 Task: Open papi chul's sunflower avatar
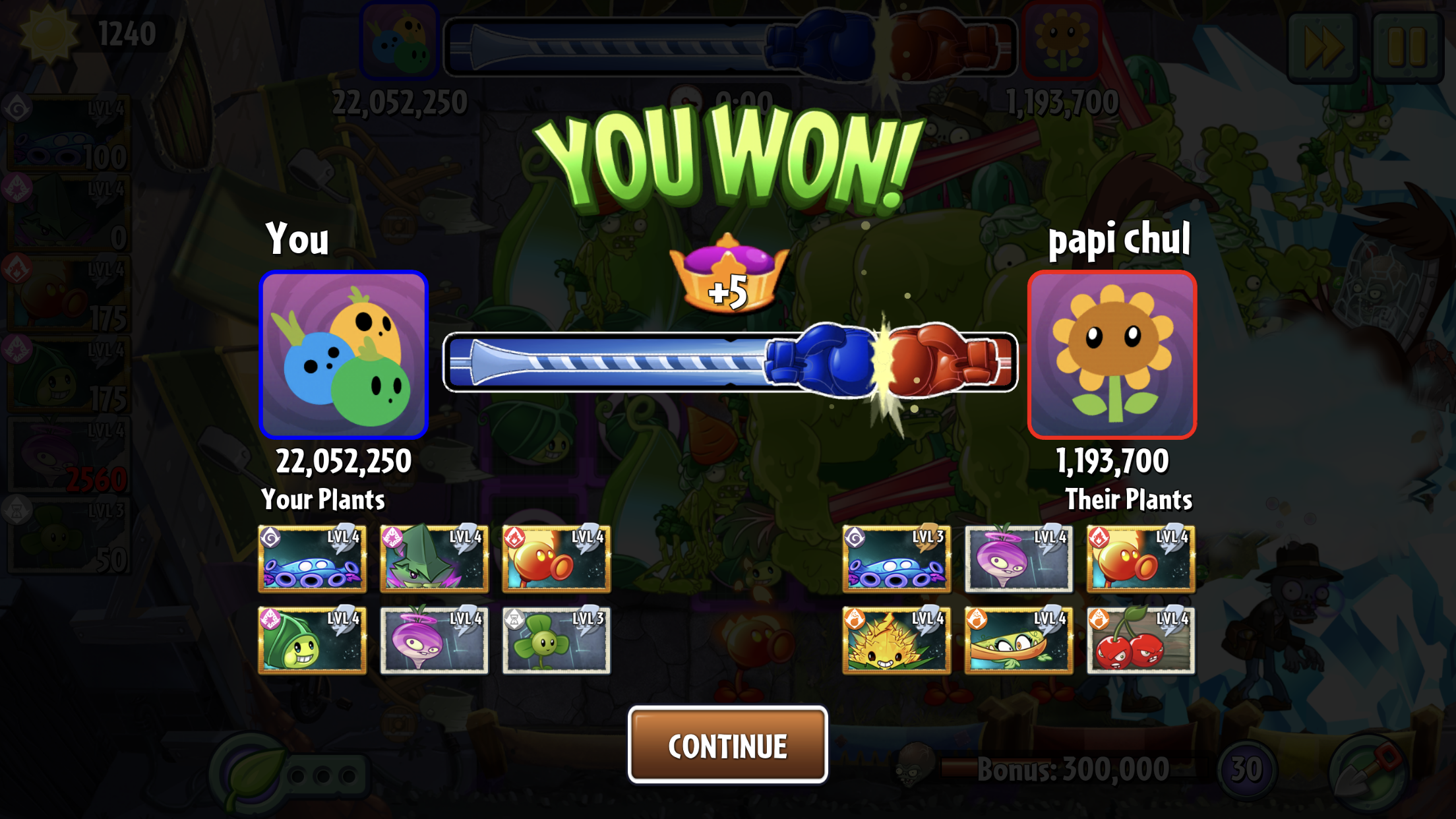(x=1112, y=355)
